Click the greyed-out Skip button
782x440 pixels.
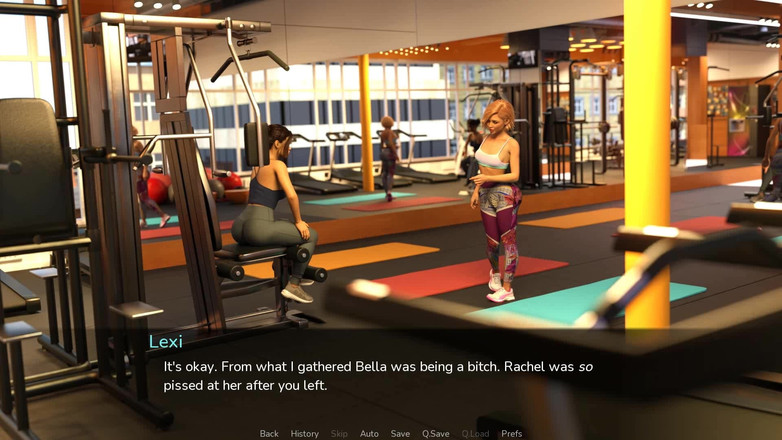pyautogui.click(x=339, y=434)
